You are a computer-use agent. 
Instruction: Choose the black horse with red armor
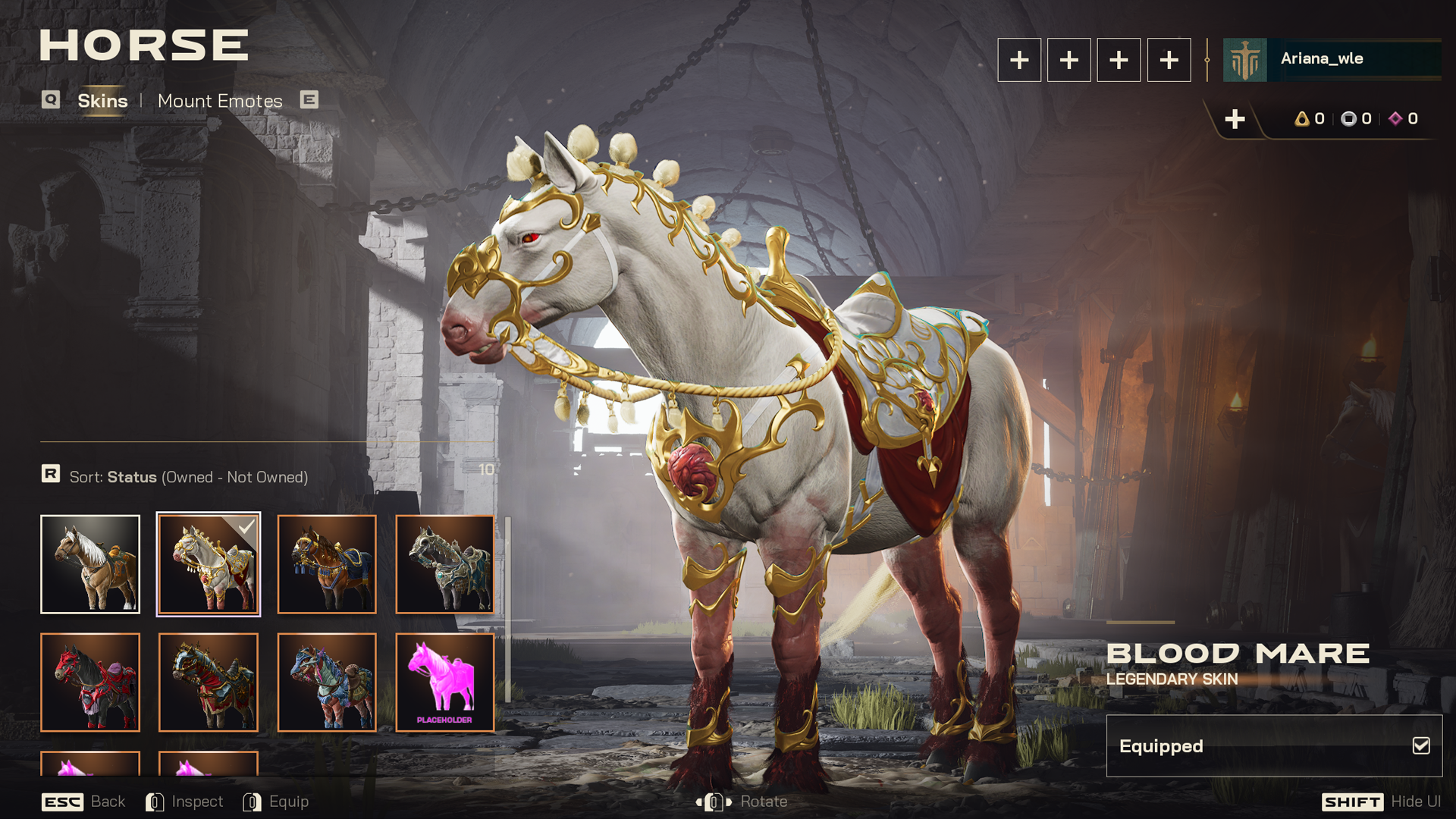pyautogui.click(x=90, y=682)
